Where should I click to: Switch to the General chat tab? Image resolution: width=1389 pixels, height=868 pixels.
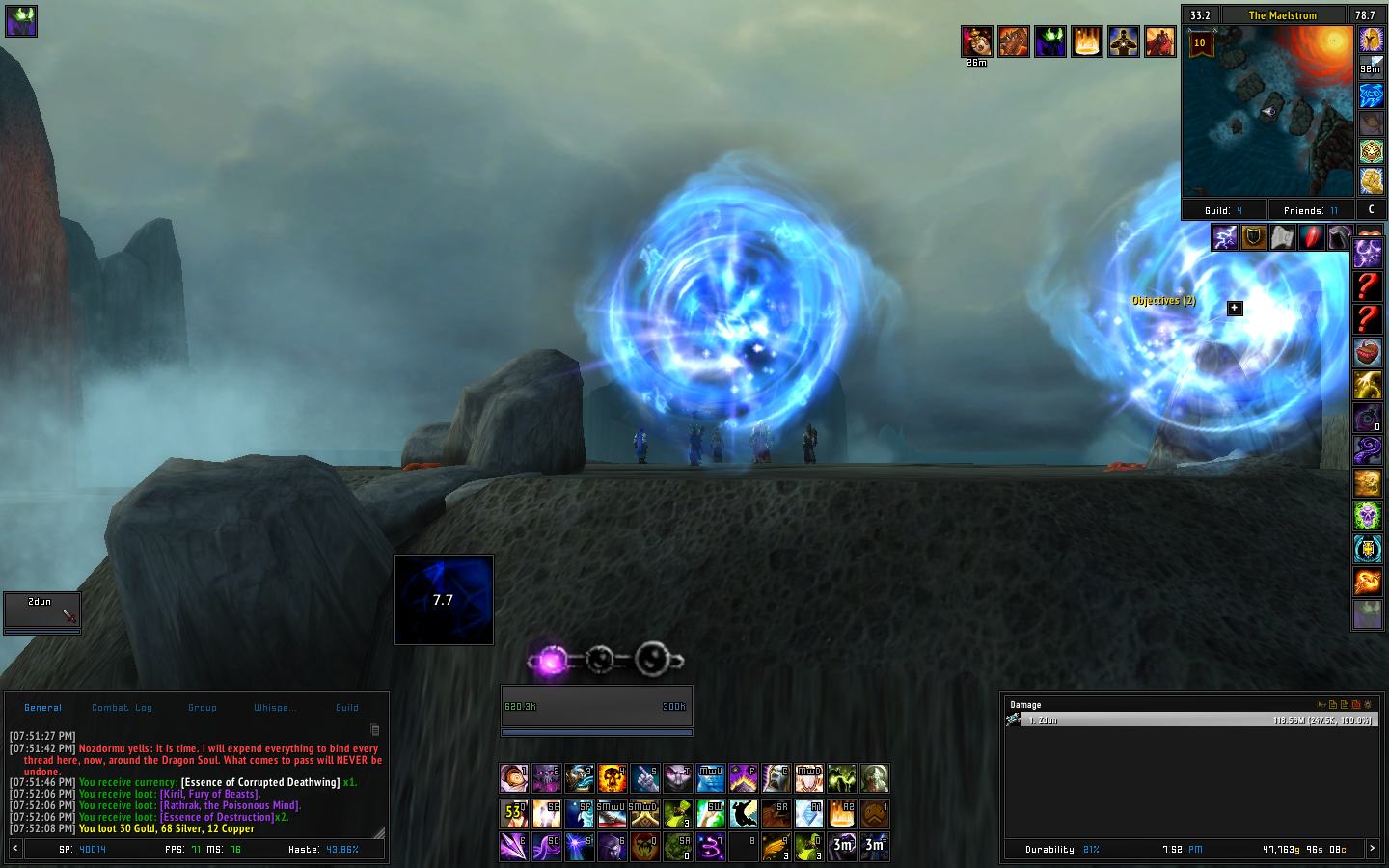42,708
